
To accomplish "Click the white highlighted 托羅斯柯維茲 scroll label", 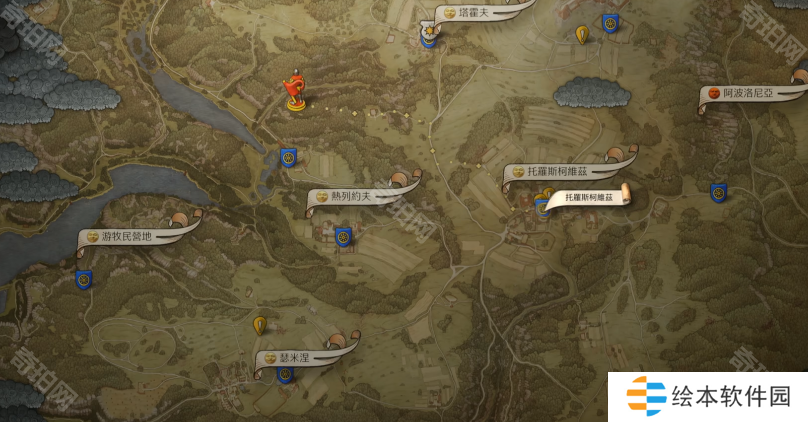I will coord(591,198).
